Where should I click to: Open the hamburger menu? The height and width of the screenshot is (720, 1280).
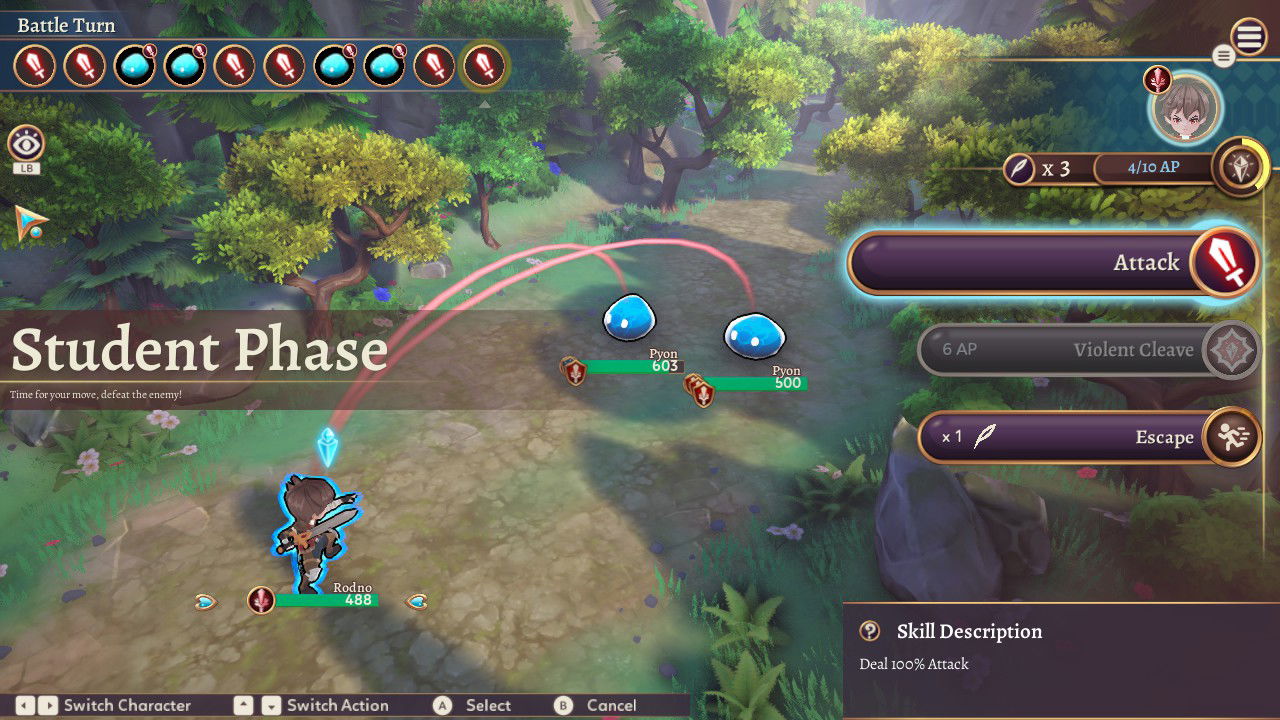pos(1249,38)
